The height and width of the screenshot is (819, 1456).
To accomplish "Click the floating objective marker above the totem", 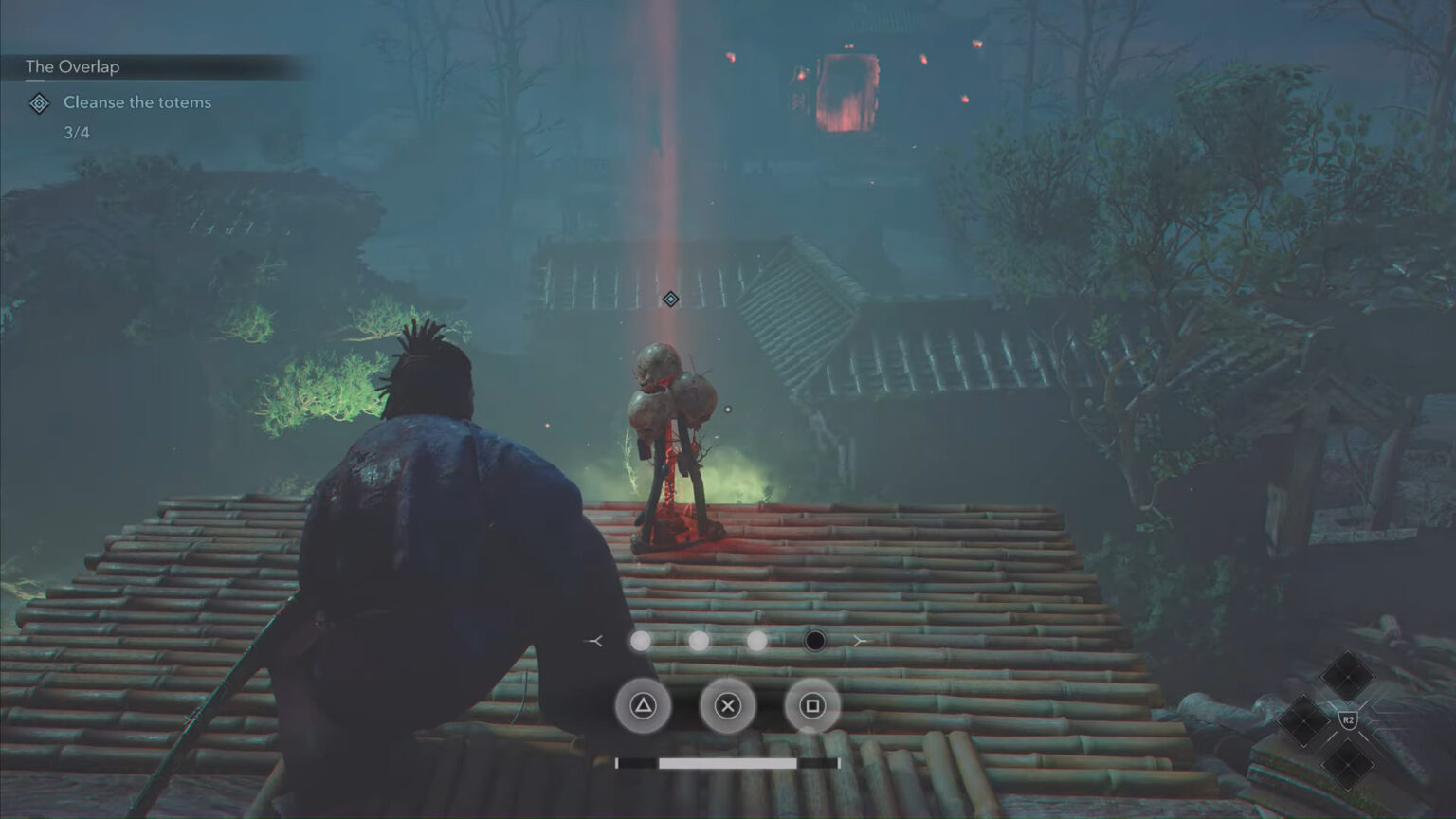I will point(670,300).
